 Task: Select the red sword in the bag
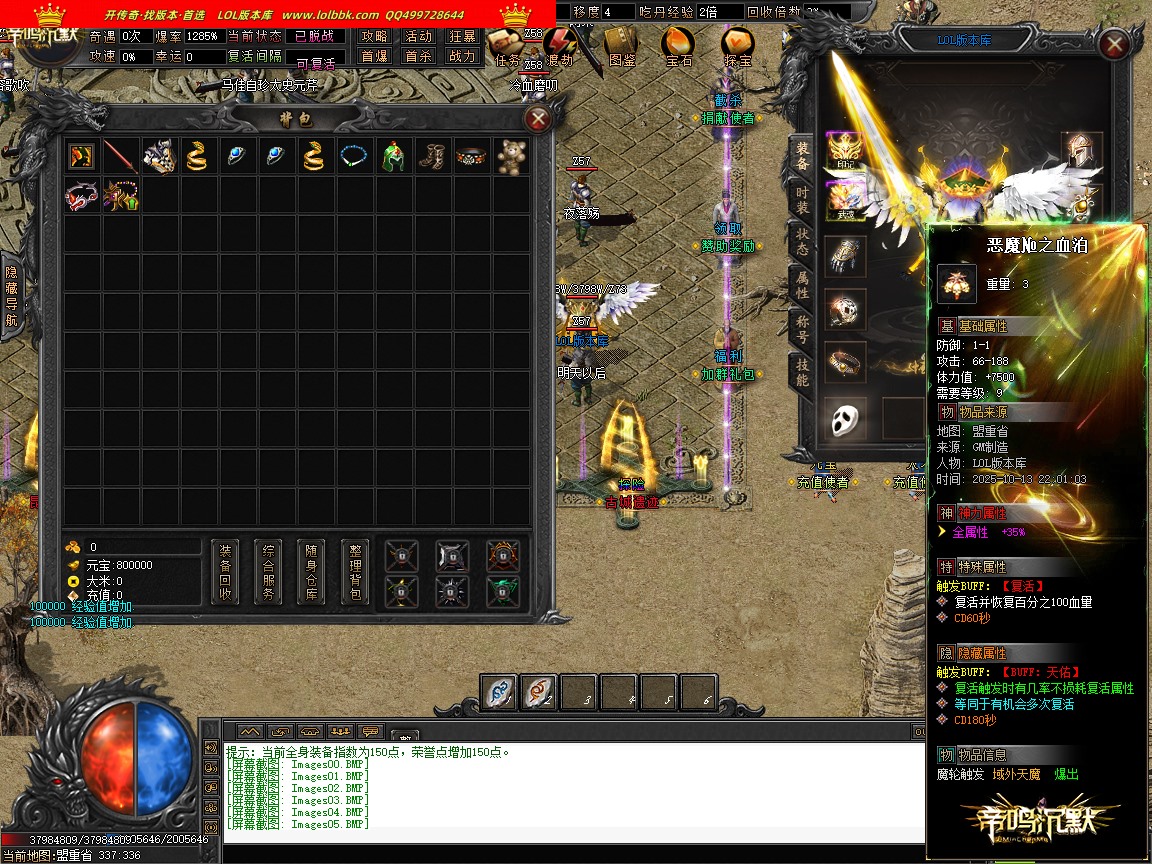click(120, 157)
